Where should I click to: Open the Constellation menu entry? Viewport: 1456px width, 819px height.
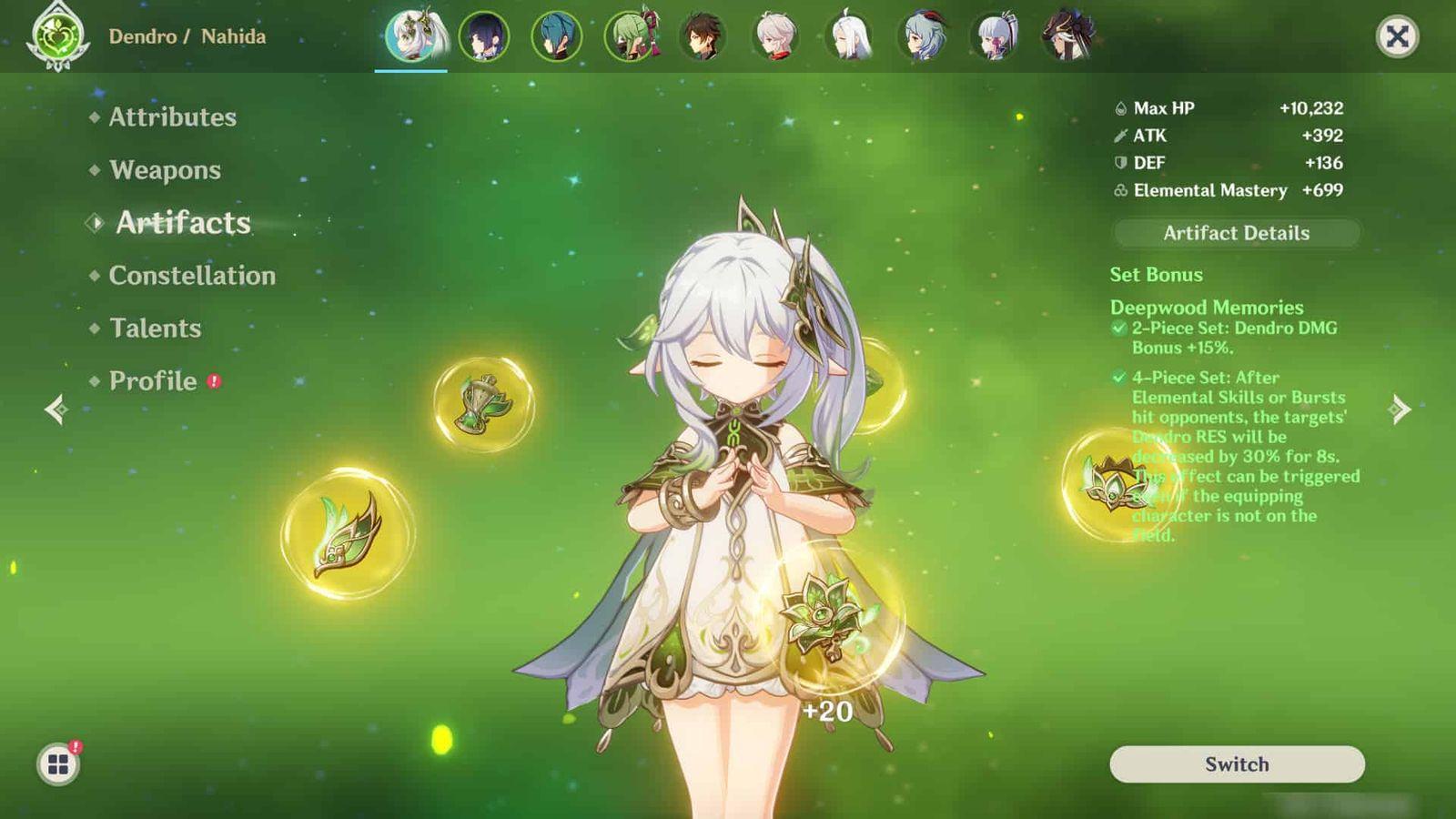pos(191,276)
